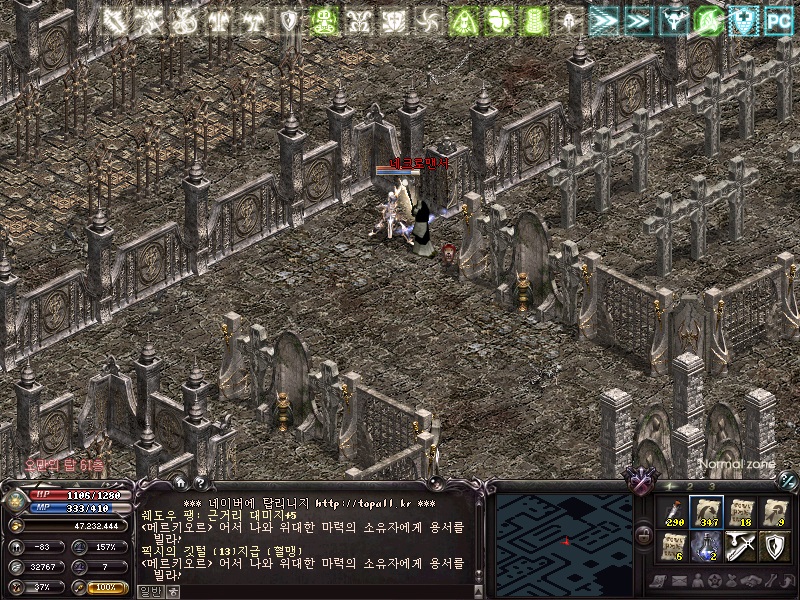Click the crossed swords emblem button
This screenshot has width=800, height=600.
640,484
